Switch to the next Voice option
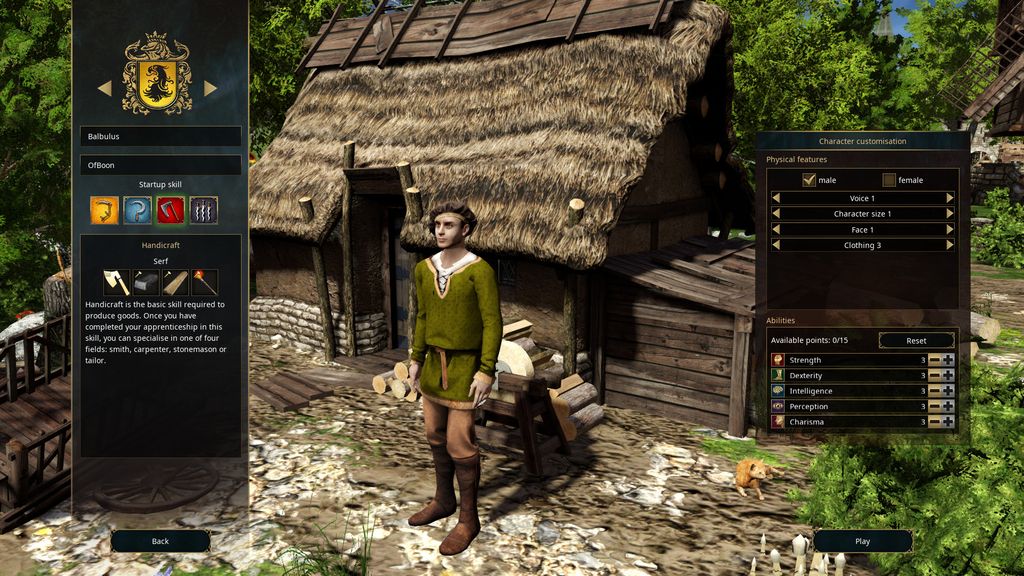The image size is (1024, 576). coord(950,198)
